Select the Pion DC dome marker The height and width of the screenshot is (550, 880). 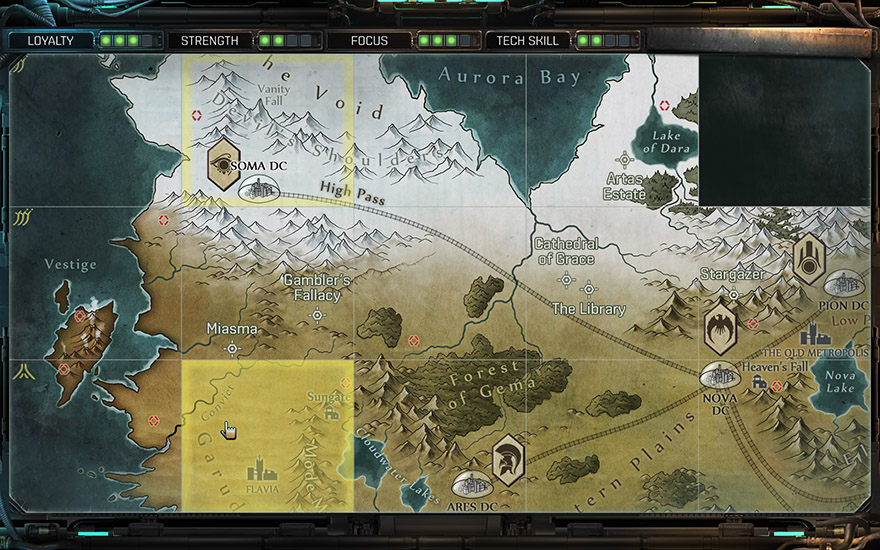coord(844,284)
